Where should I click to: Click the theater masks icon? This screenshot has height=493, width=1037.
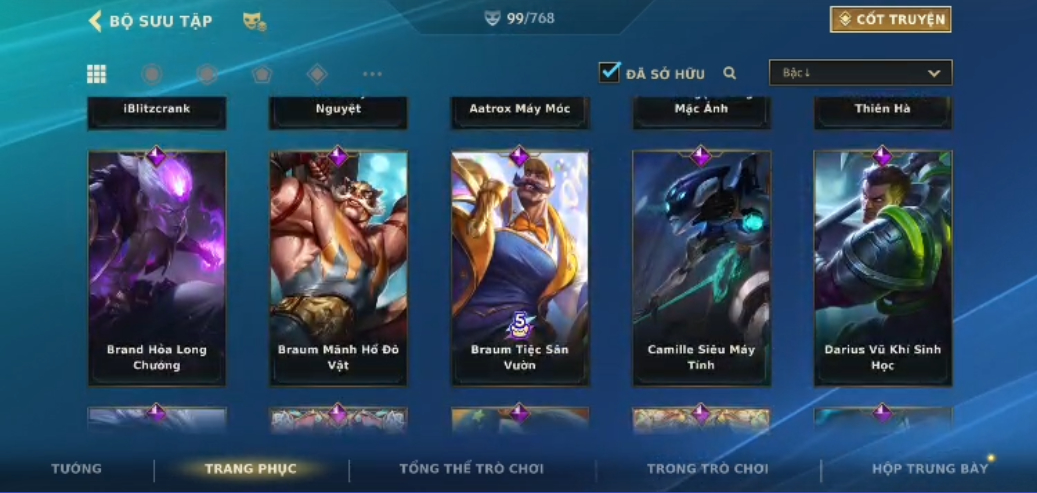pyautogui.click(x=254, y=21)
